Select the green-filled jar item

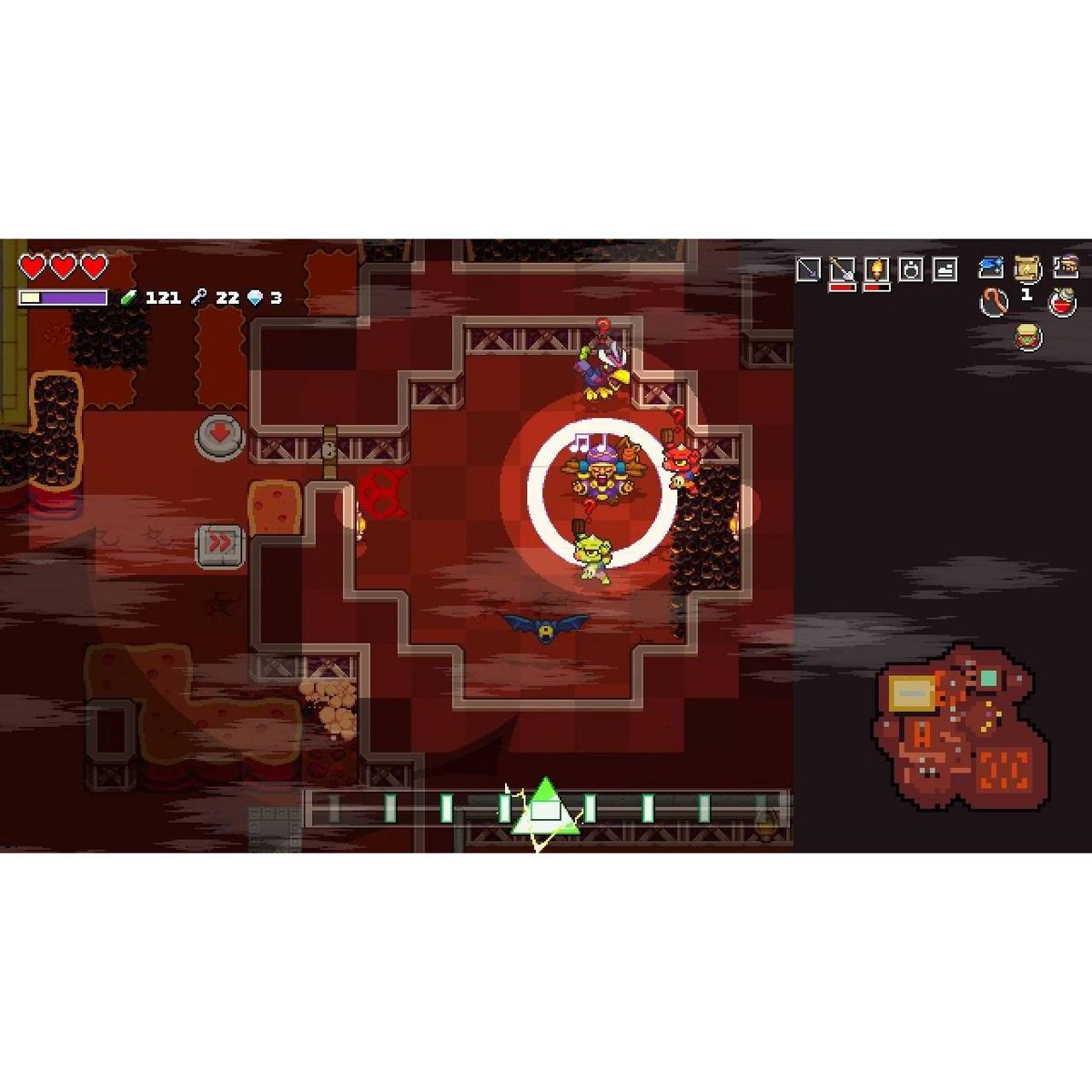1028,338
